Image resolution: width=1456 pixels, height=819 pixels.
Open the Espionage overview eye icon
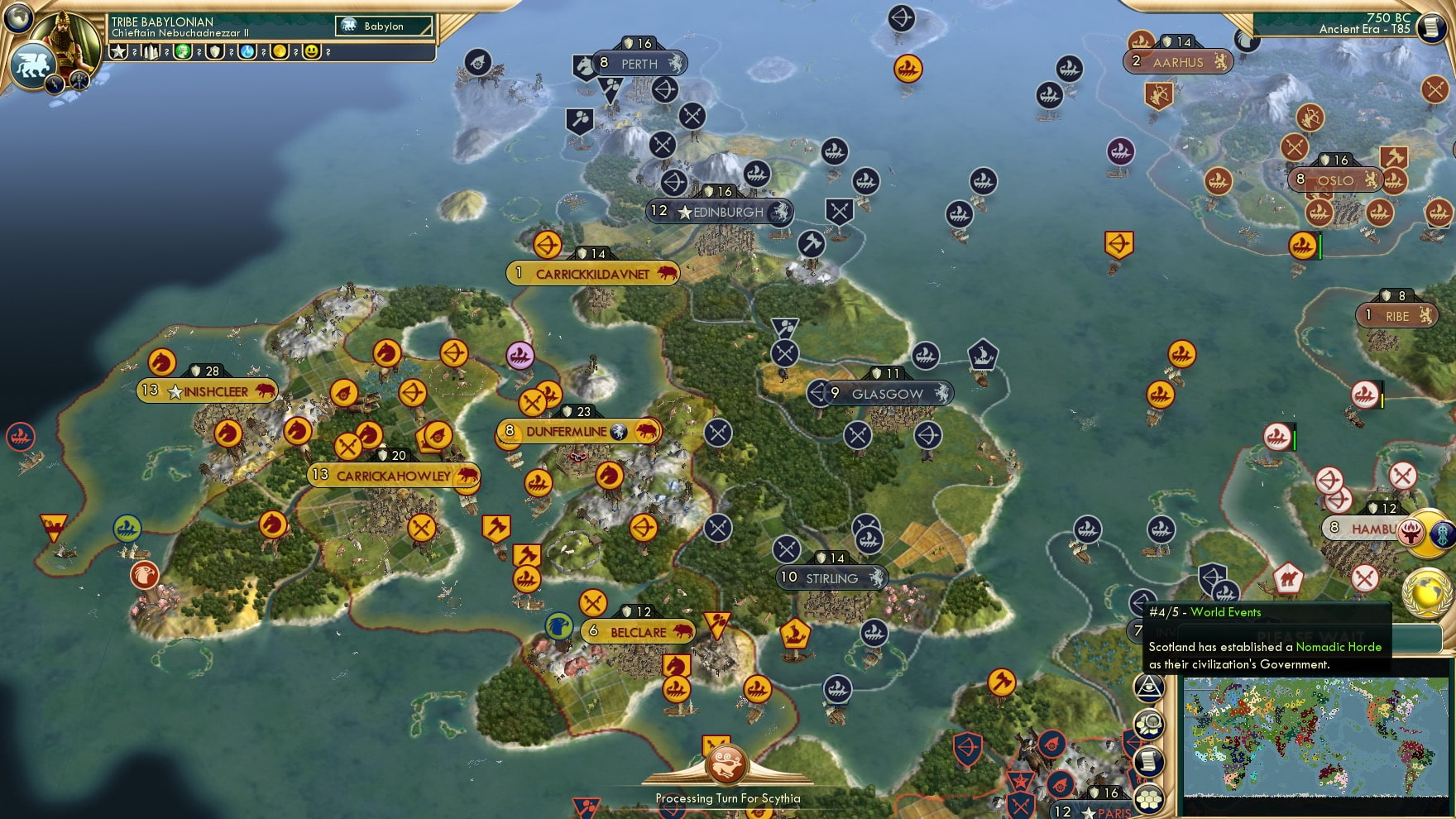[x=1149, y=687]
